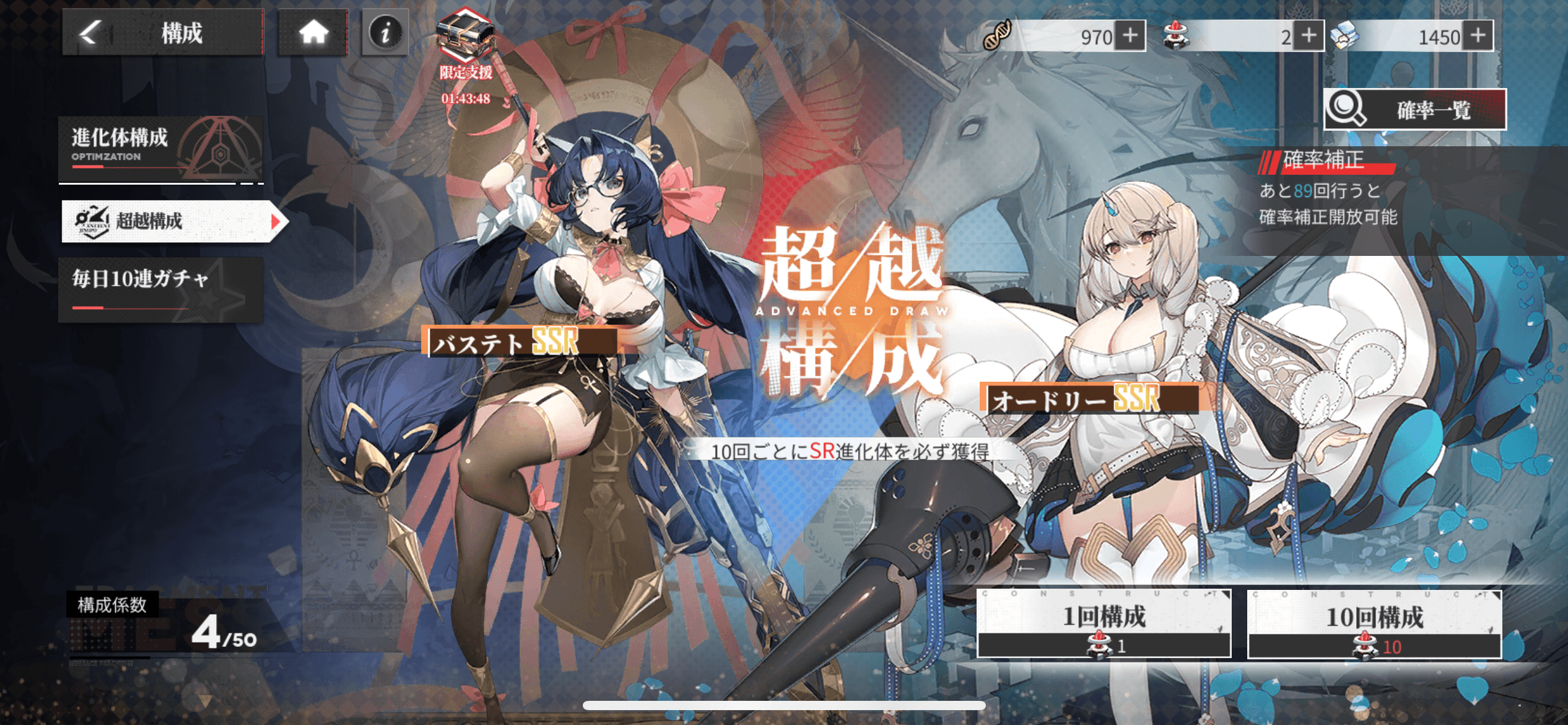The width and height of the screenshot is (1568, 725).
Task: Switch to the 進化体構成 tab
Action: (x=161, y=147)
